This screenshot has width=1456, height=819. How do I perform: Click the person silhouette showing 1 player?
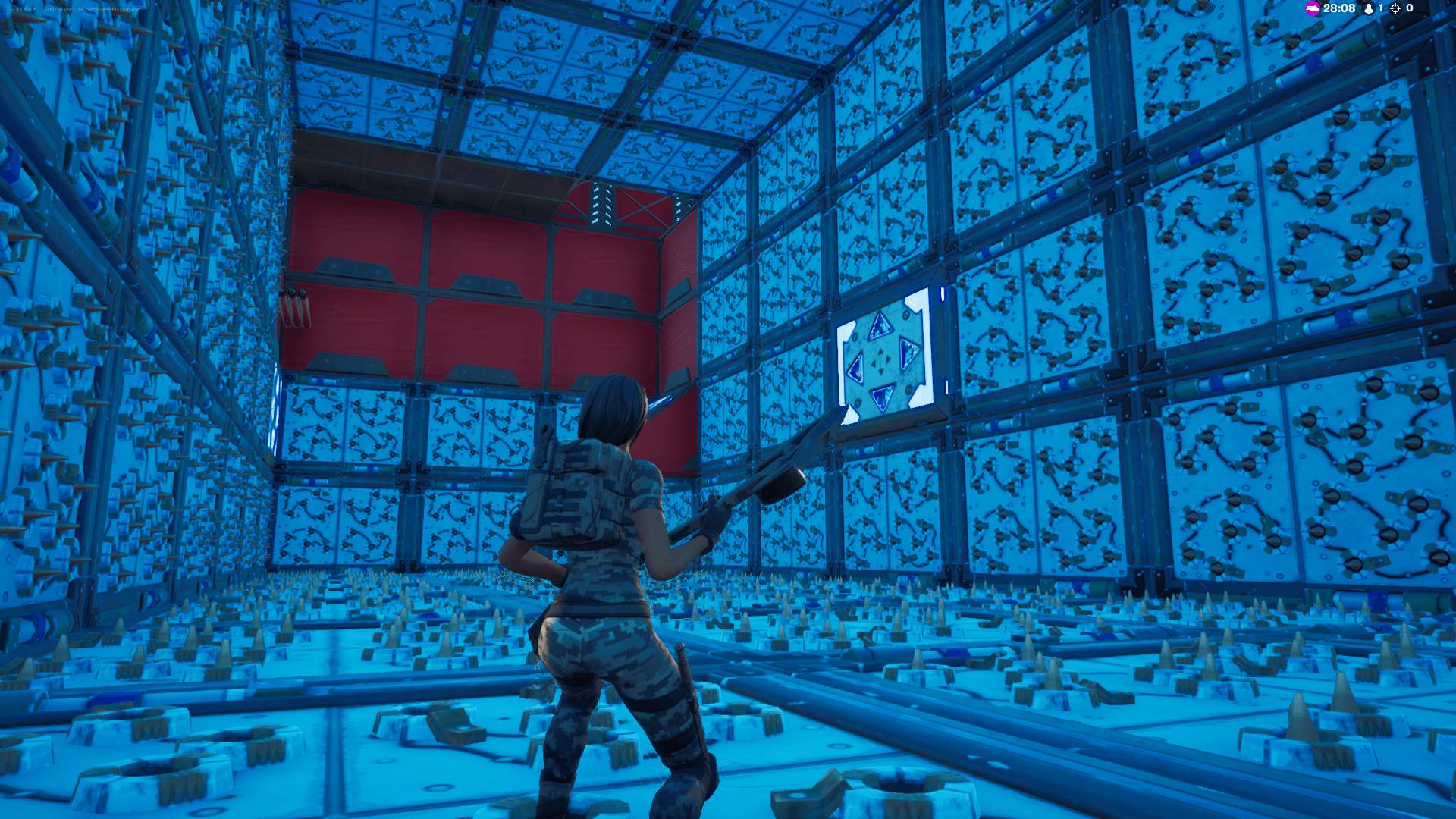coord(1369,9)
